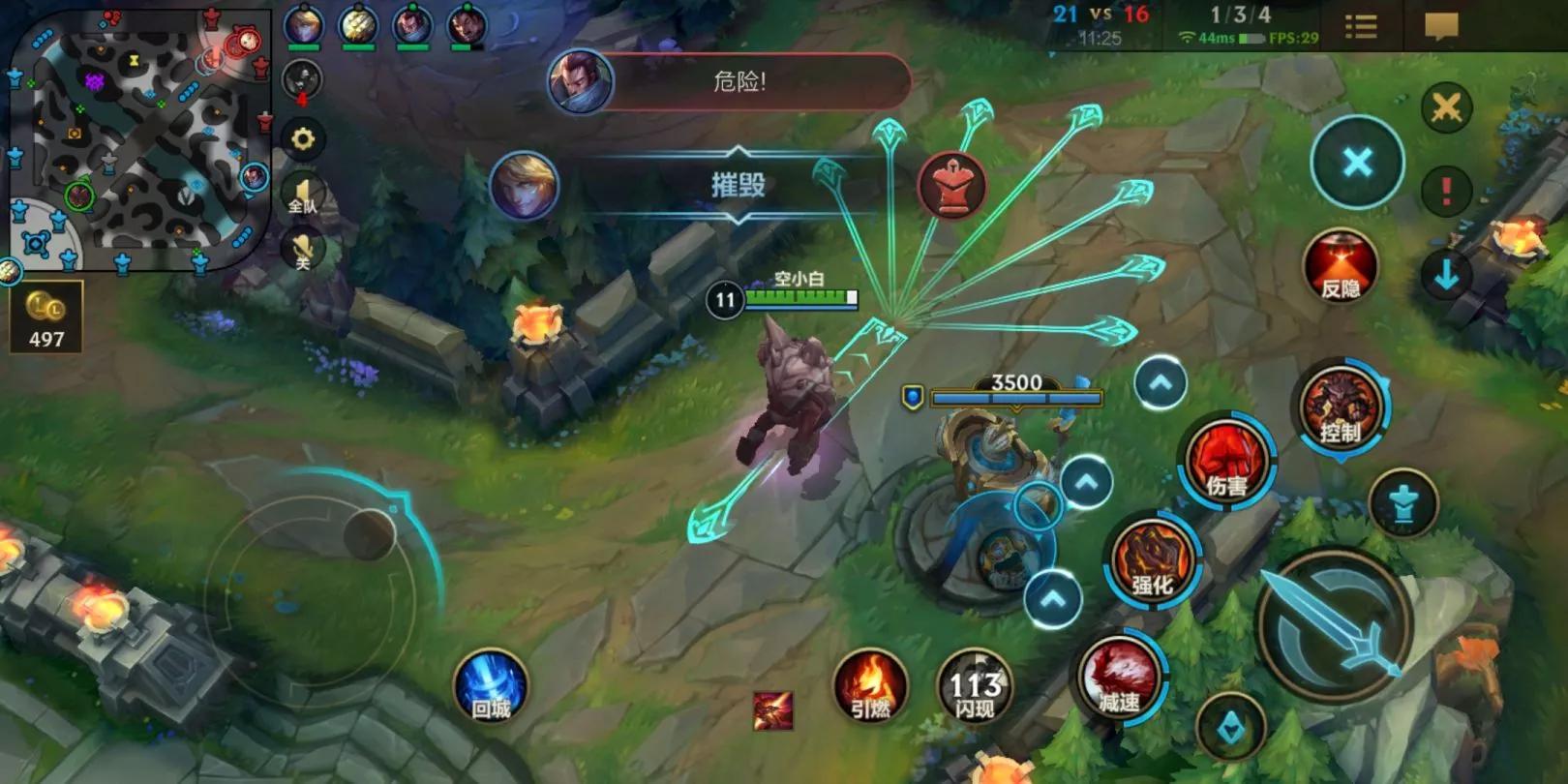
Task: Toggle the microphone mute button
Action: pos(303,252)
